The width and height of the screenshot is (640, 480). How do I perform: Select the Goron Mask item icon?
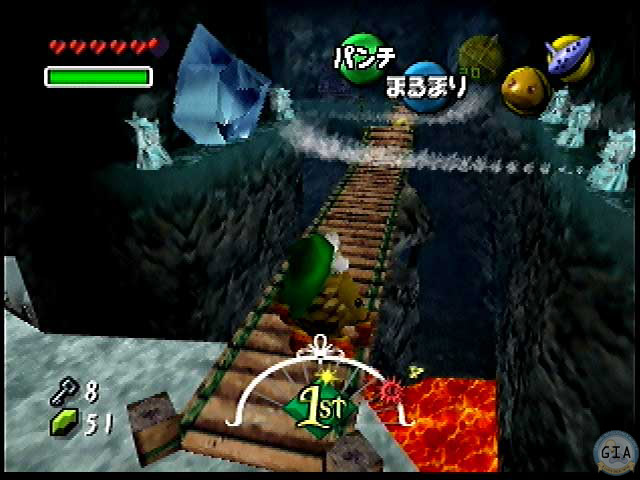click(x=523, y=90)
